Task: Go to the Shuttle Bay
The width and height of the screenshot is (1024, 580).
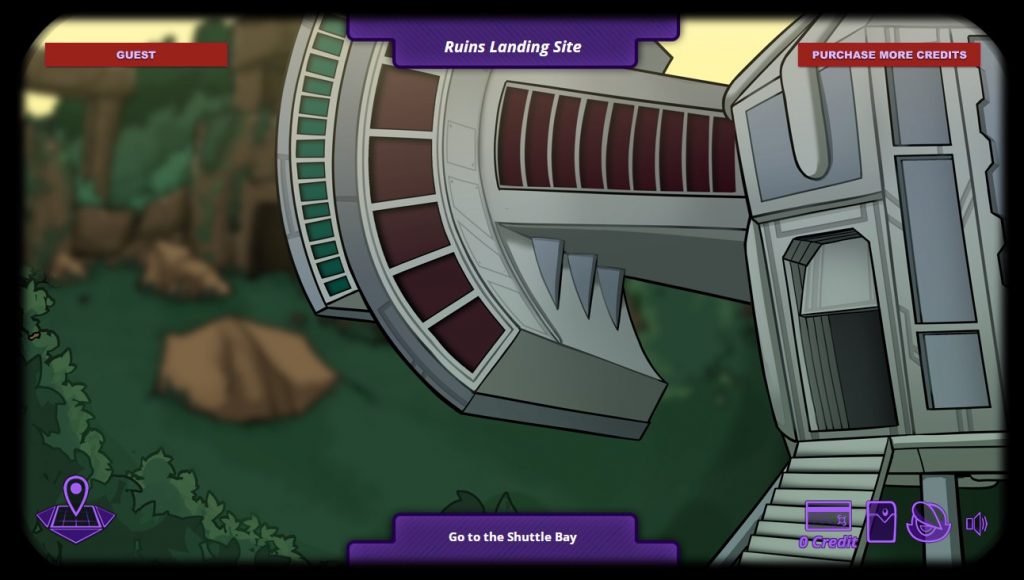Action: [512, 537]
